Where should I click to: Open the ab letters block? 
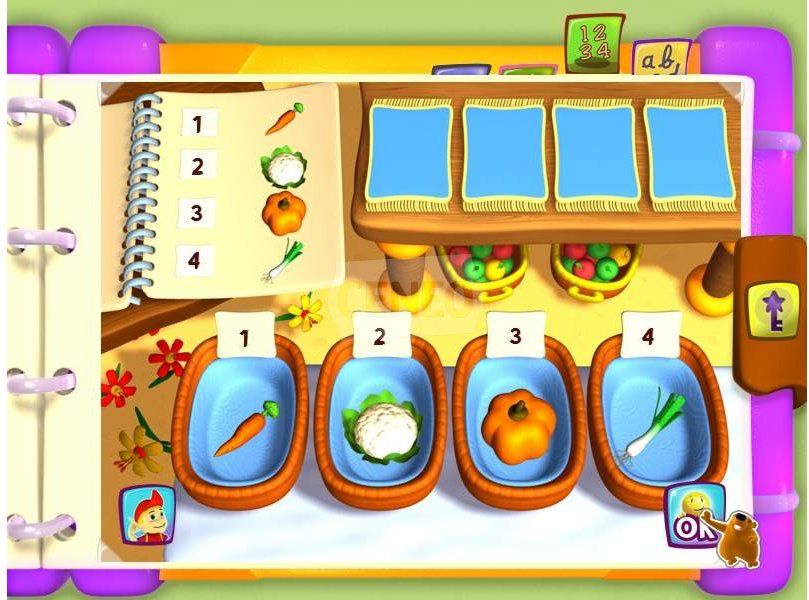coord(660,62)
